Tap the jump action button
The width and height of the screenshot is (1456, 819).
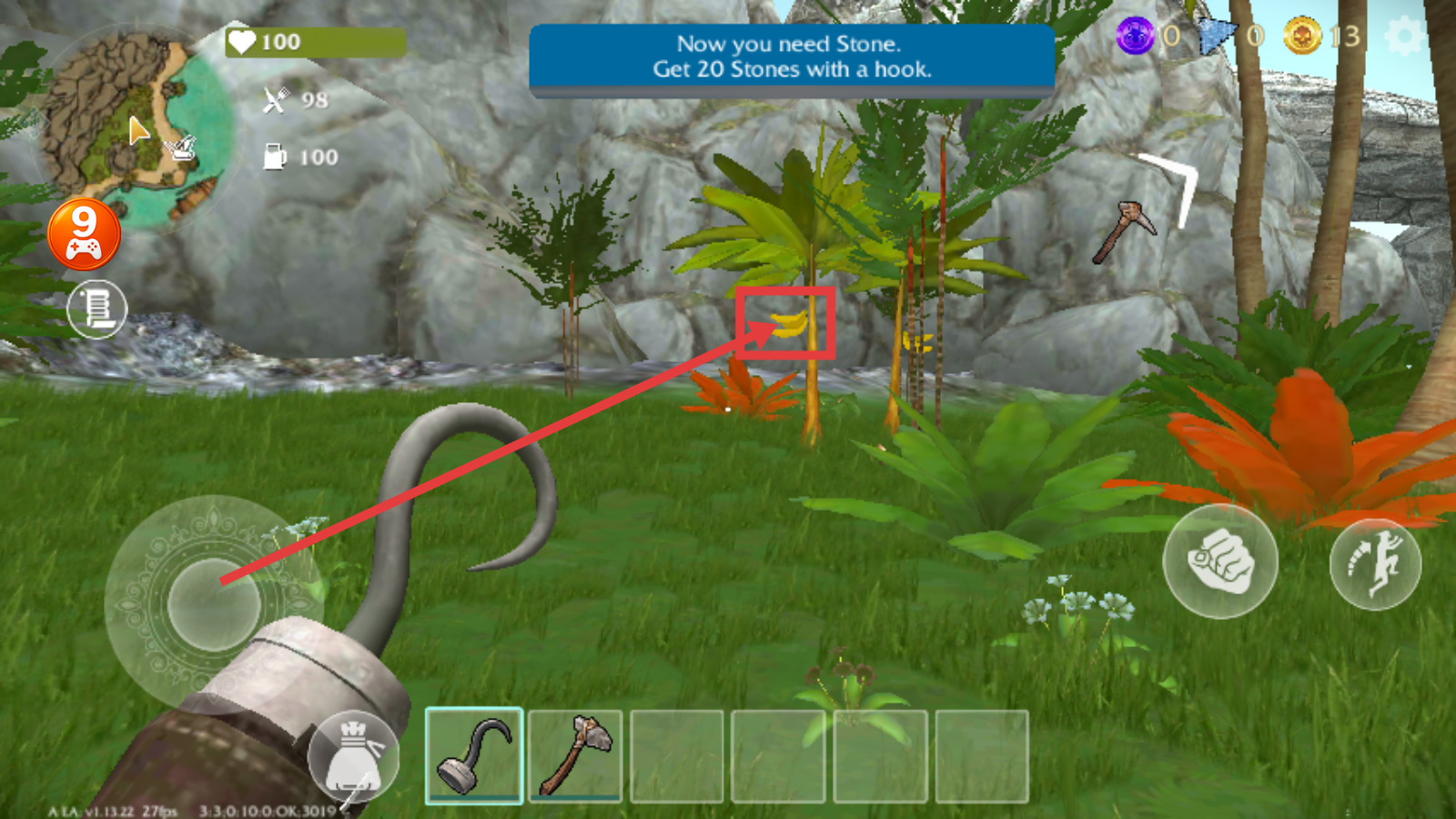[1375, 564]
